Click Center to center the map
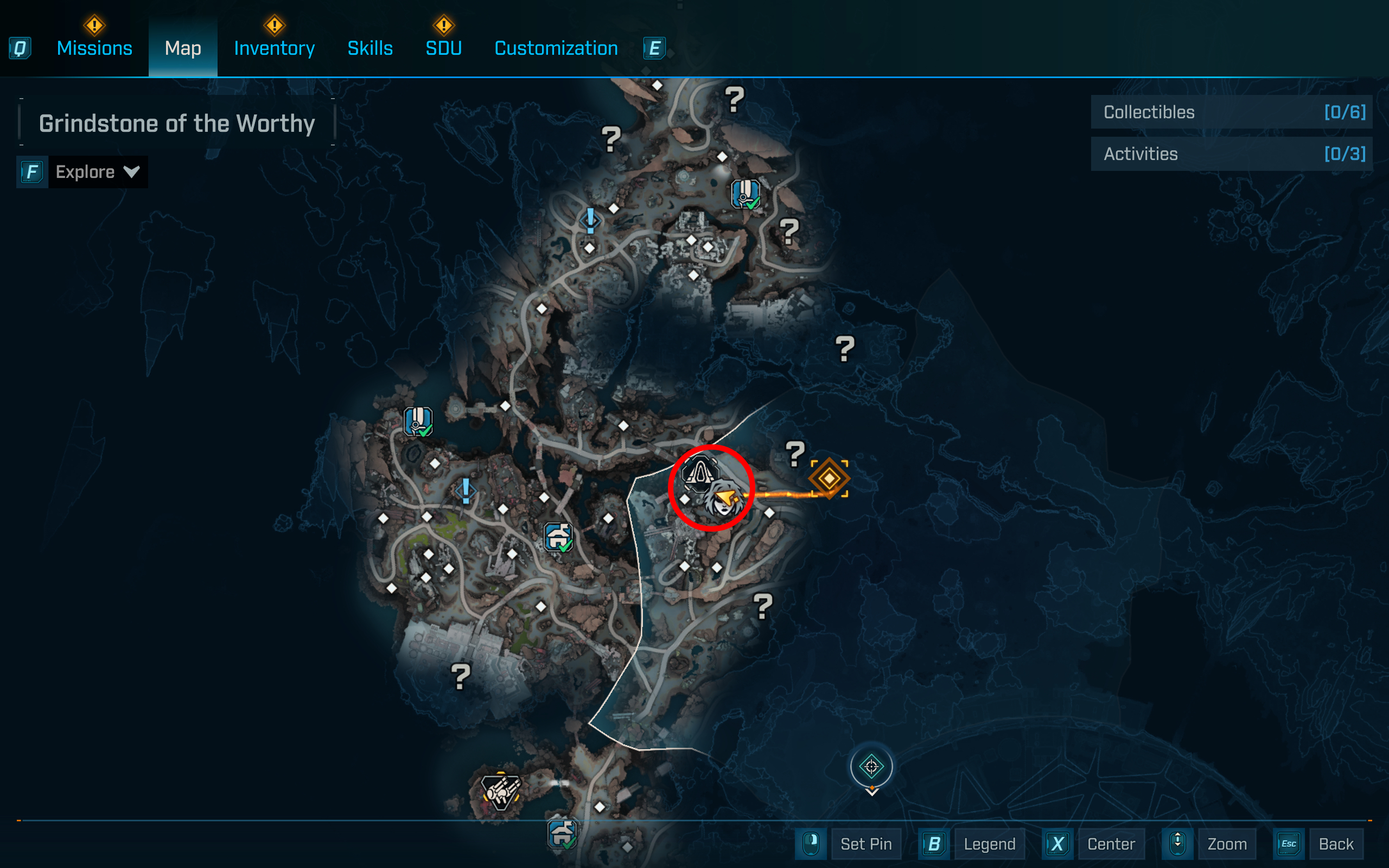Viewport: 1389px width, 868px height. click(1111, 844)
